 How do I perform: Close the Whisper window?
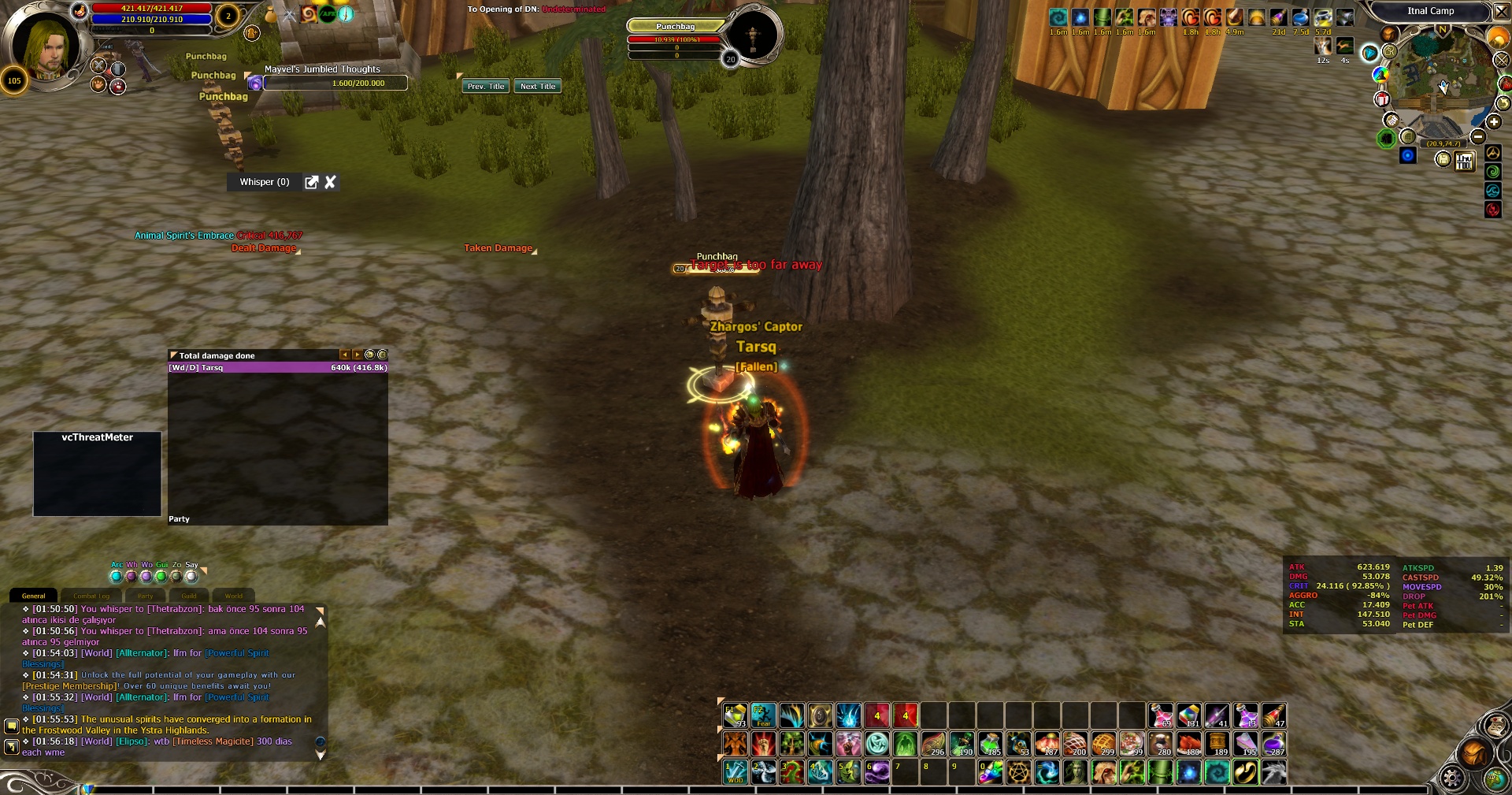pyautogui.click(x=331, y=182)
